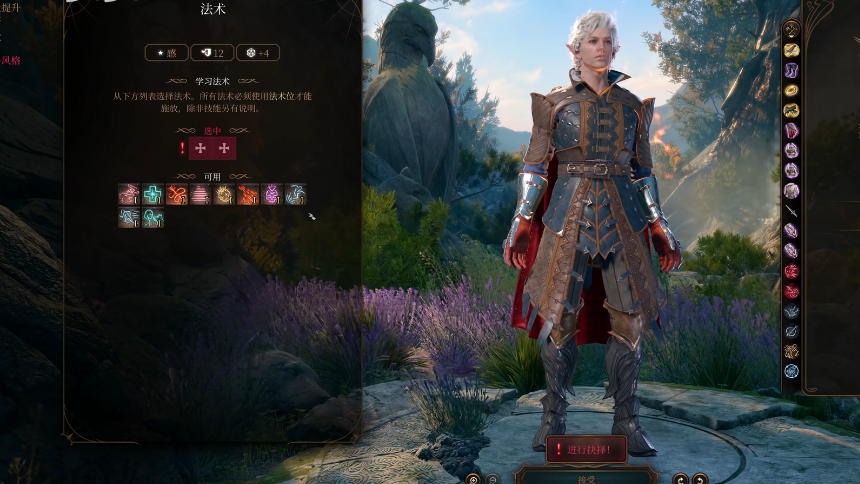This screenshot has width=860, height=484.
Task: Select the pink rabbit-like creature spell
Action: pos(129,195)
